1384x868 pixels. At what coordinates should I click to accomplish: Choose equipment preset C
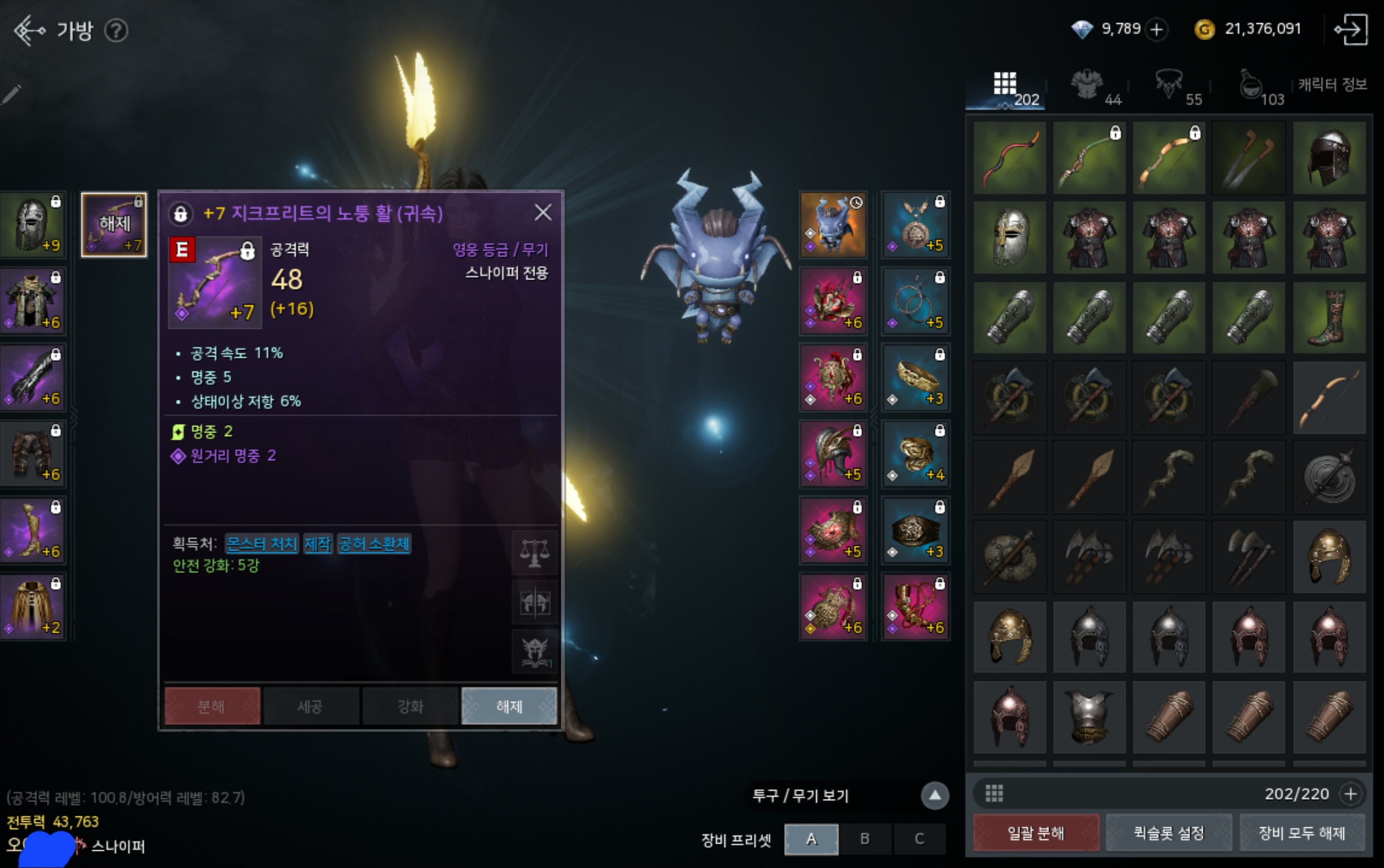[919, 839]
